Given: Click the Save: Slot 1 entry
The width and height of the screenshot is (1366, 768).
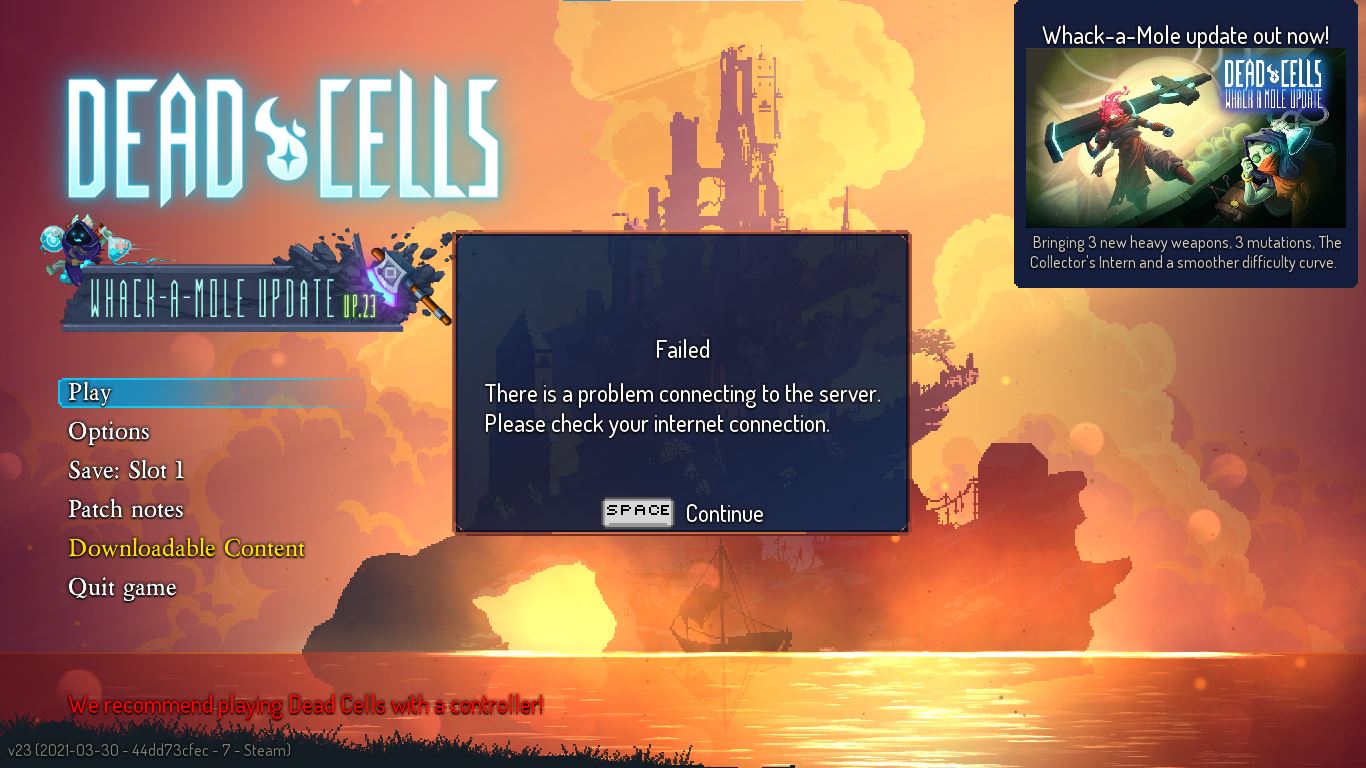Looking at the screenshot, I should pos(127,470).
